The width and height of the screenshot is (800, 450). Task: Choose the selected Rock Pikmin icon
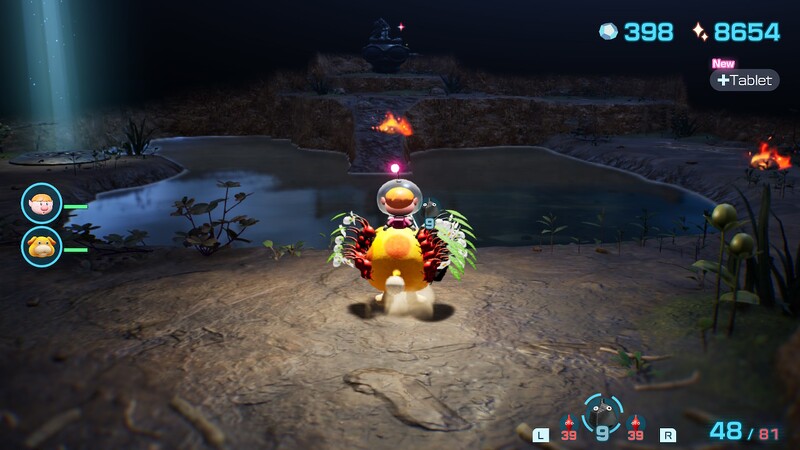(x=602, y=410)
